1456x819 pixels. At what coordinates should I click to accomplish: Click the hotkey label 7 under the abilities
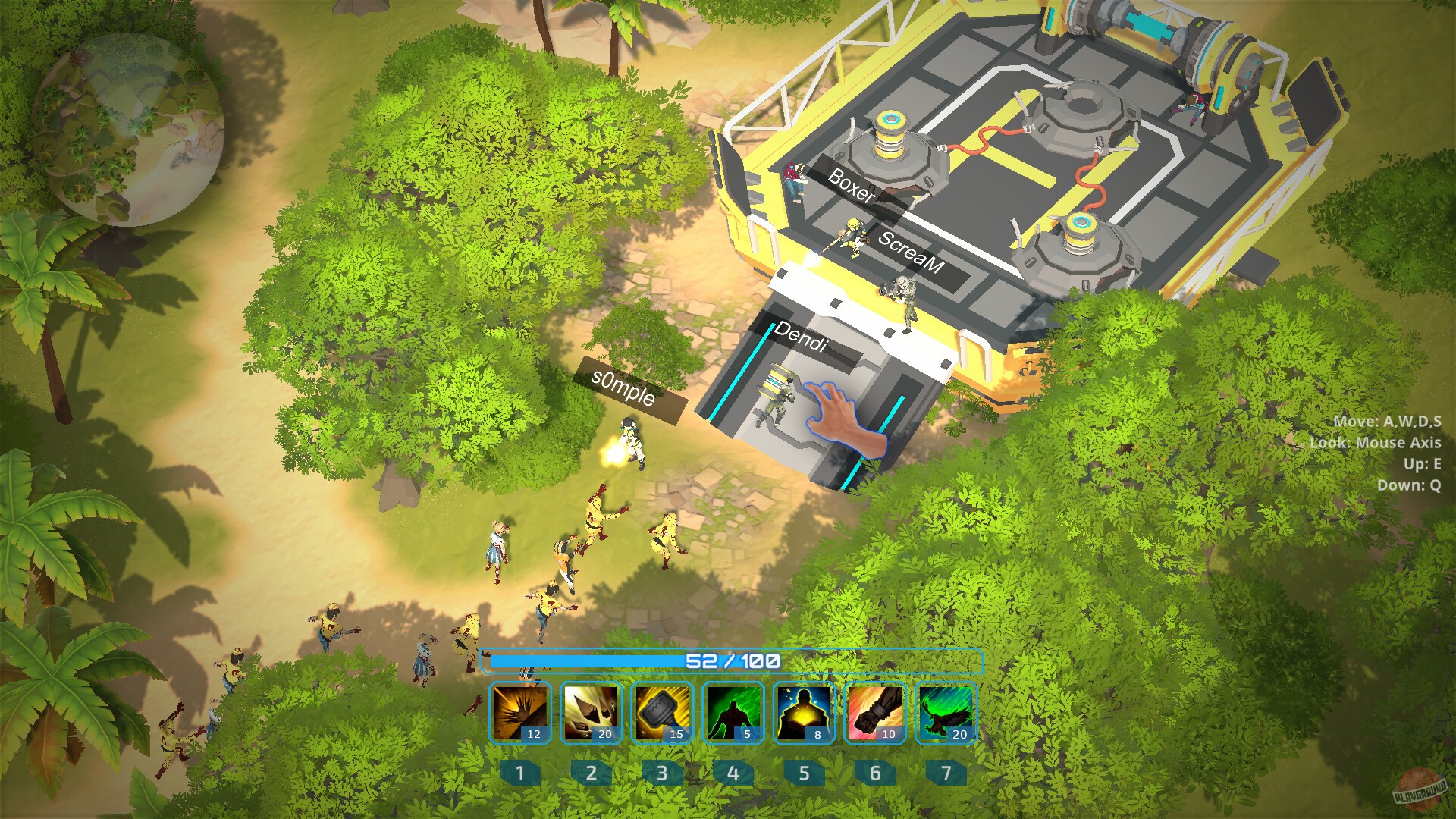pyautogui.click(x=946, y=773)
